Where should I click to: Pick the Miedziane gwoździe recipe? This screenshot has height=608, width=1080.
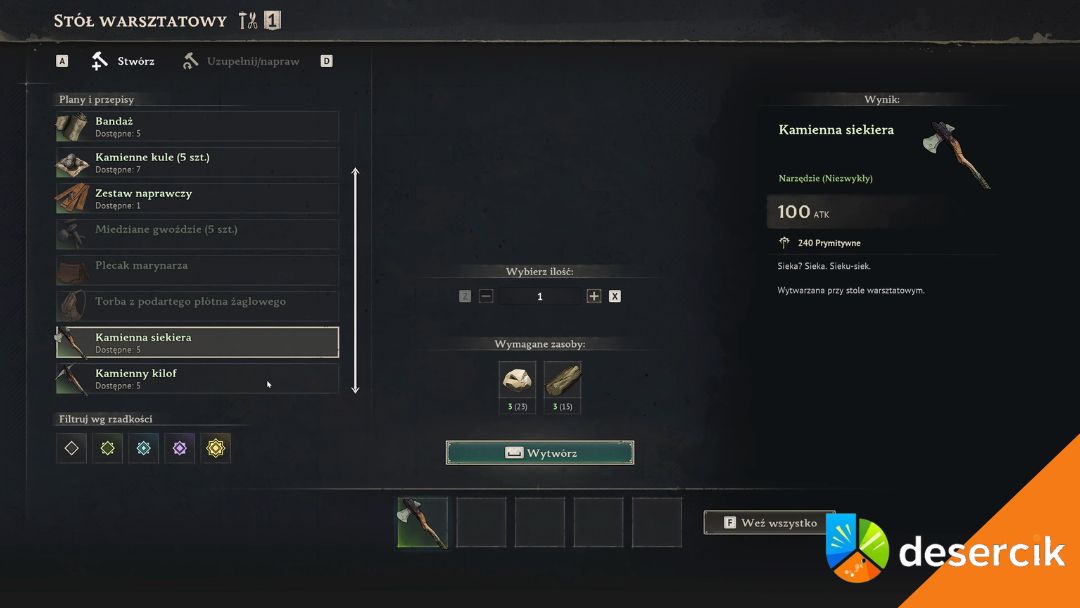point(197,234)
